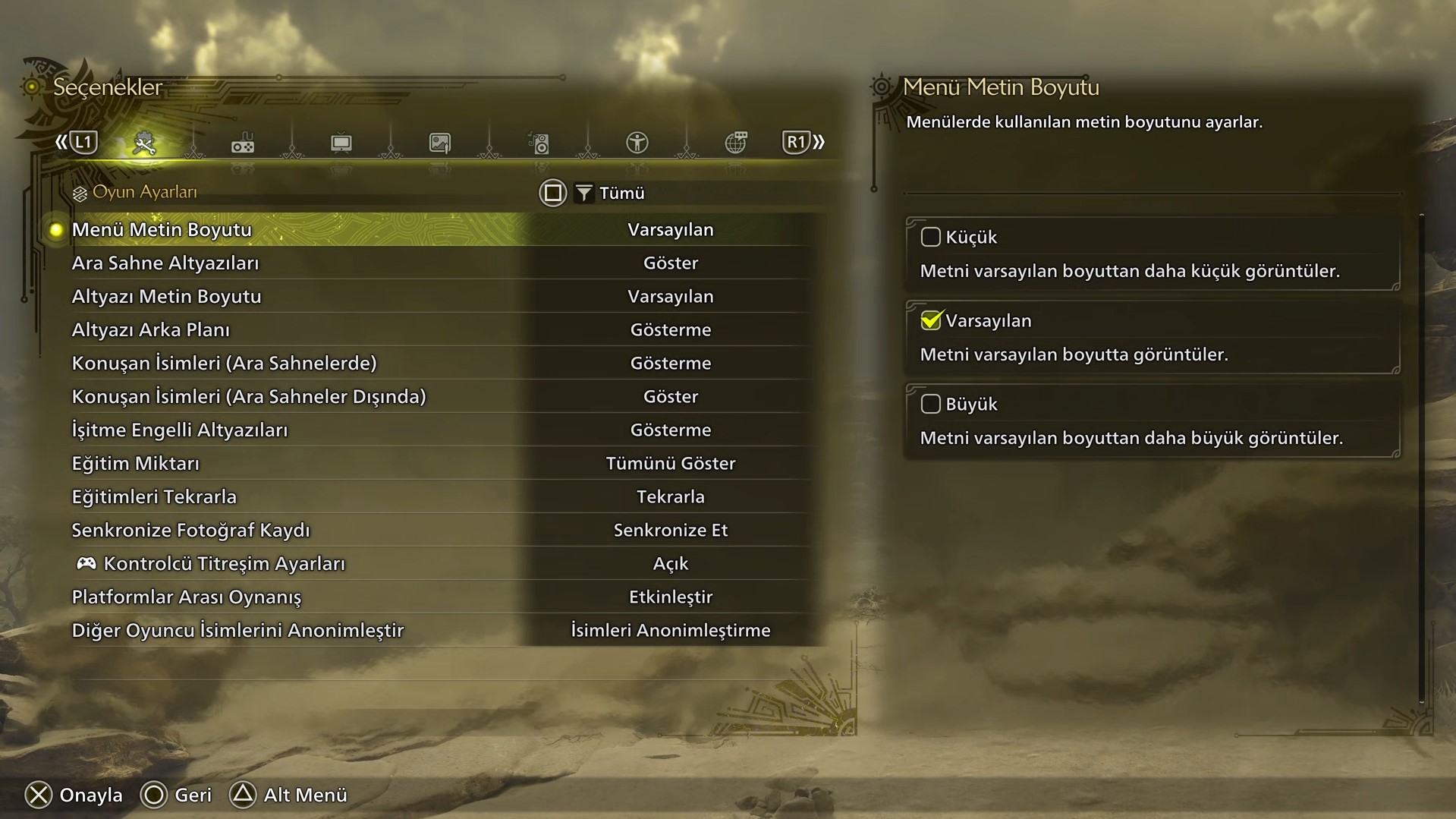
Task: Select the Menü Metin Boyutu setting row
Action: [162, 229]
